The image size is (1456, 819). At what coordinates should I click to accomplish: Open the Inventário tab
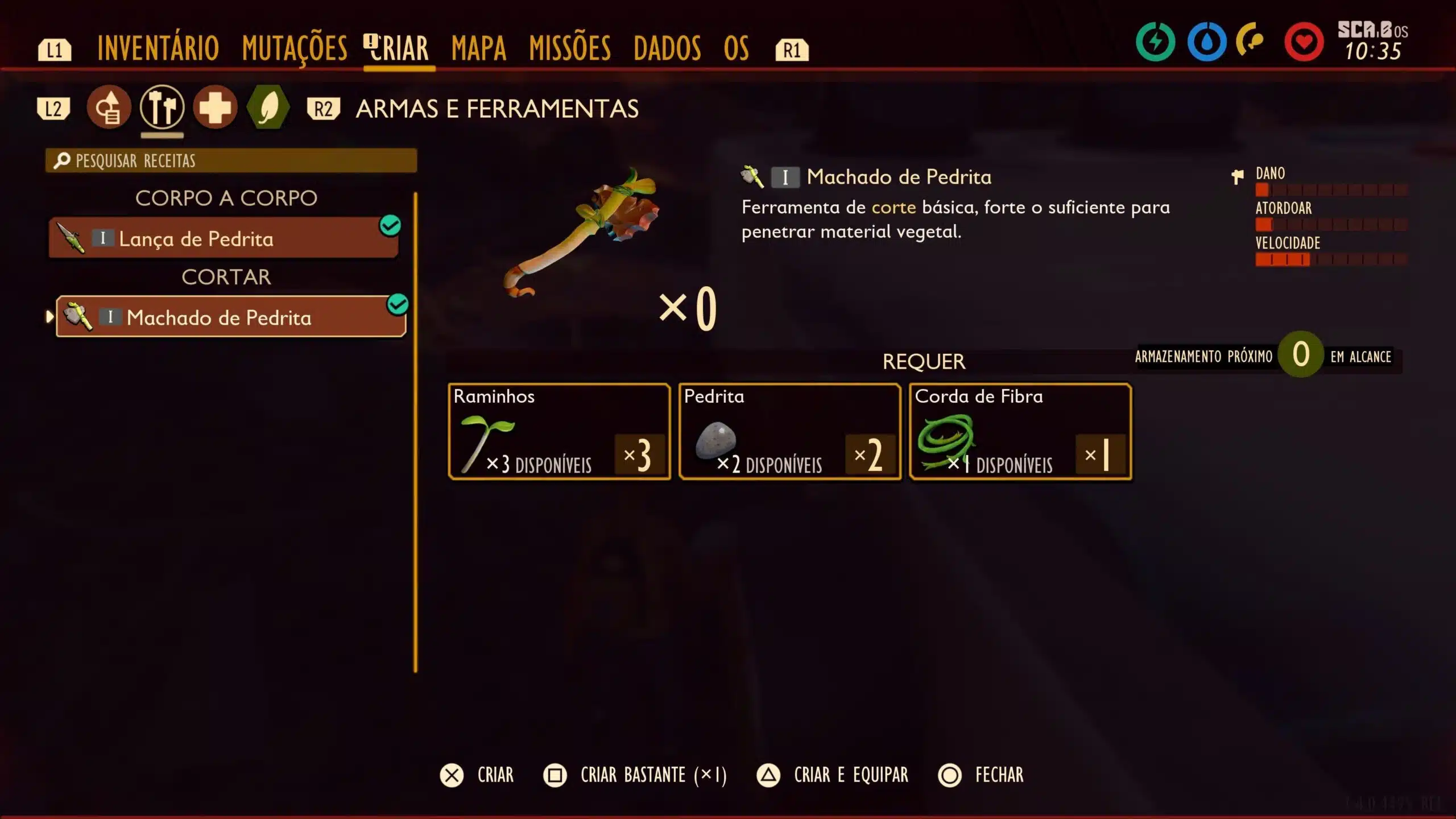[x=158, y=48]
